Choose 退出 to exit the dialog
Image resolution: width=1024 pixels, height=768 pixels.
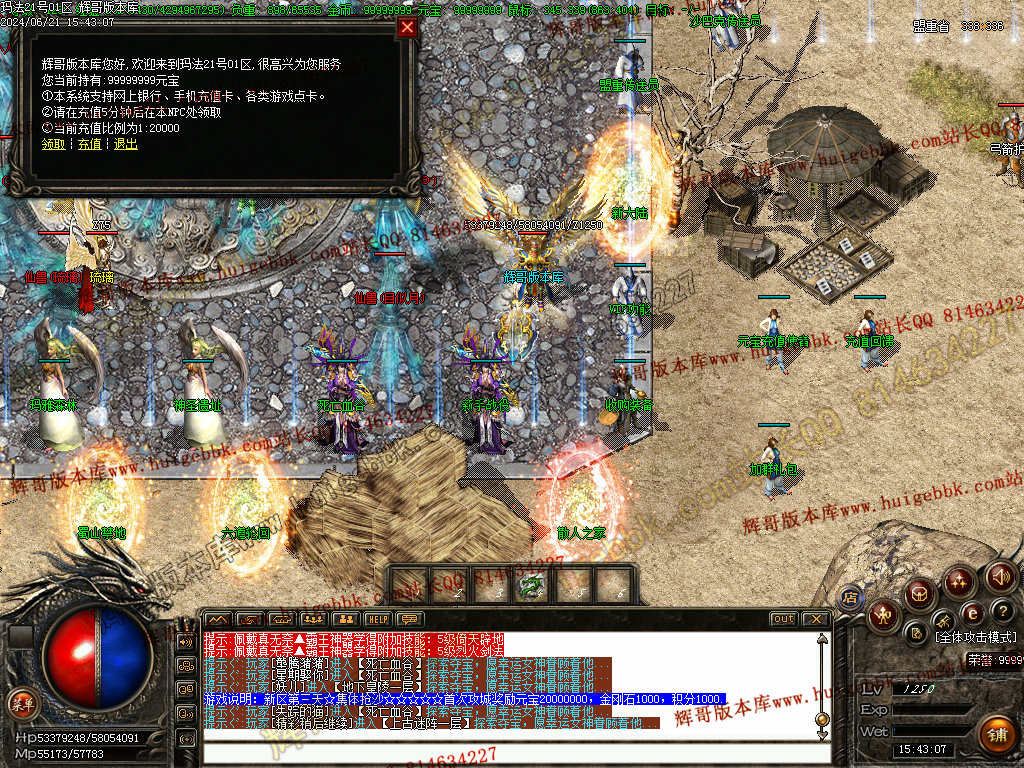pos(126,144)
